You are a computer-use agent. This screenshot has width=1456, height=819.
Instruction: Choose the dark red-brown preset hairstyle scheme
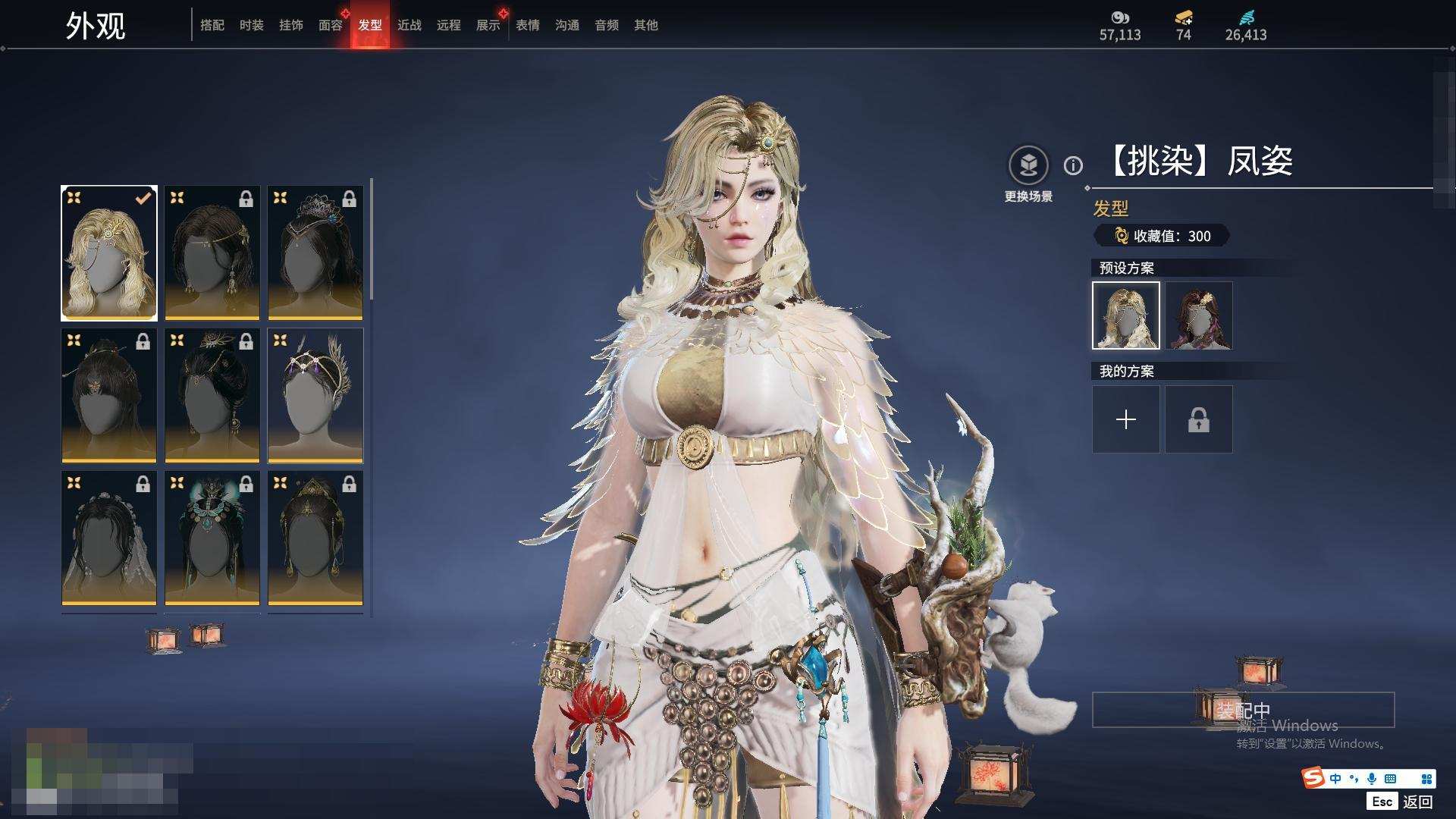pyautogui.click(x=1198, y=315)
